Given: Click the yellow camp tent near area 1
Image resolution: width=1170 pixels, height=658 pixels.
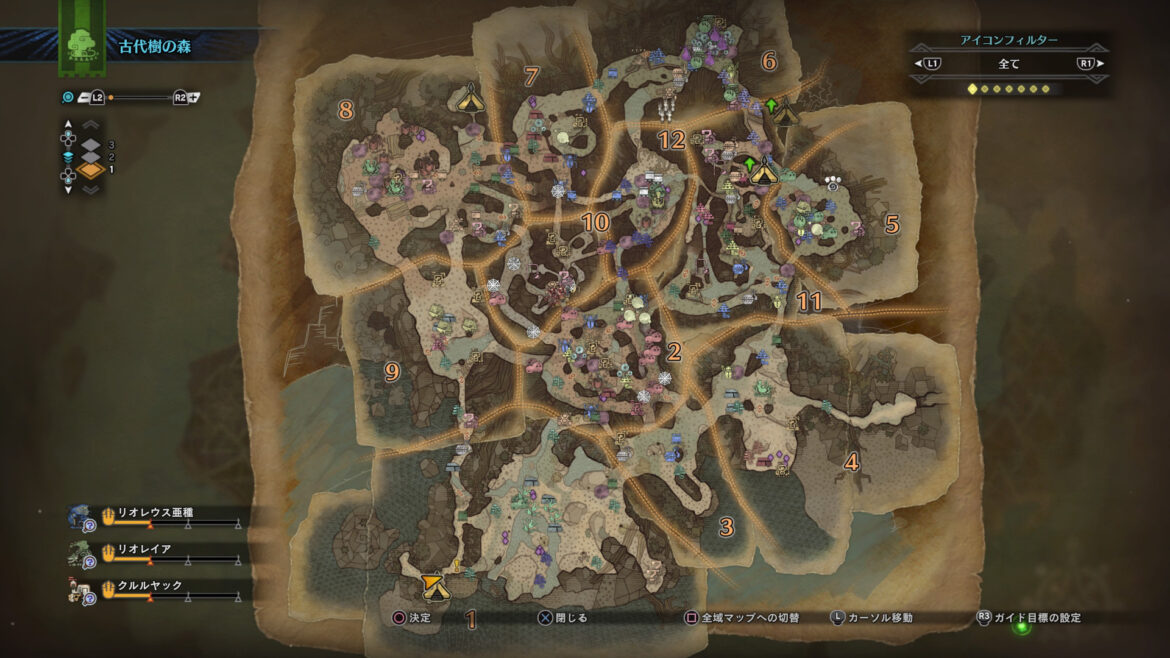Looking at the screenshot, I should click(x=433, y=587).
